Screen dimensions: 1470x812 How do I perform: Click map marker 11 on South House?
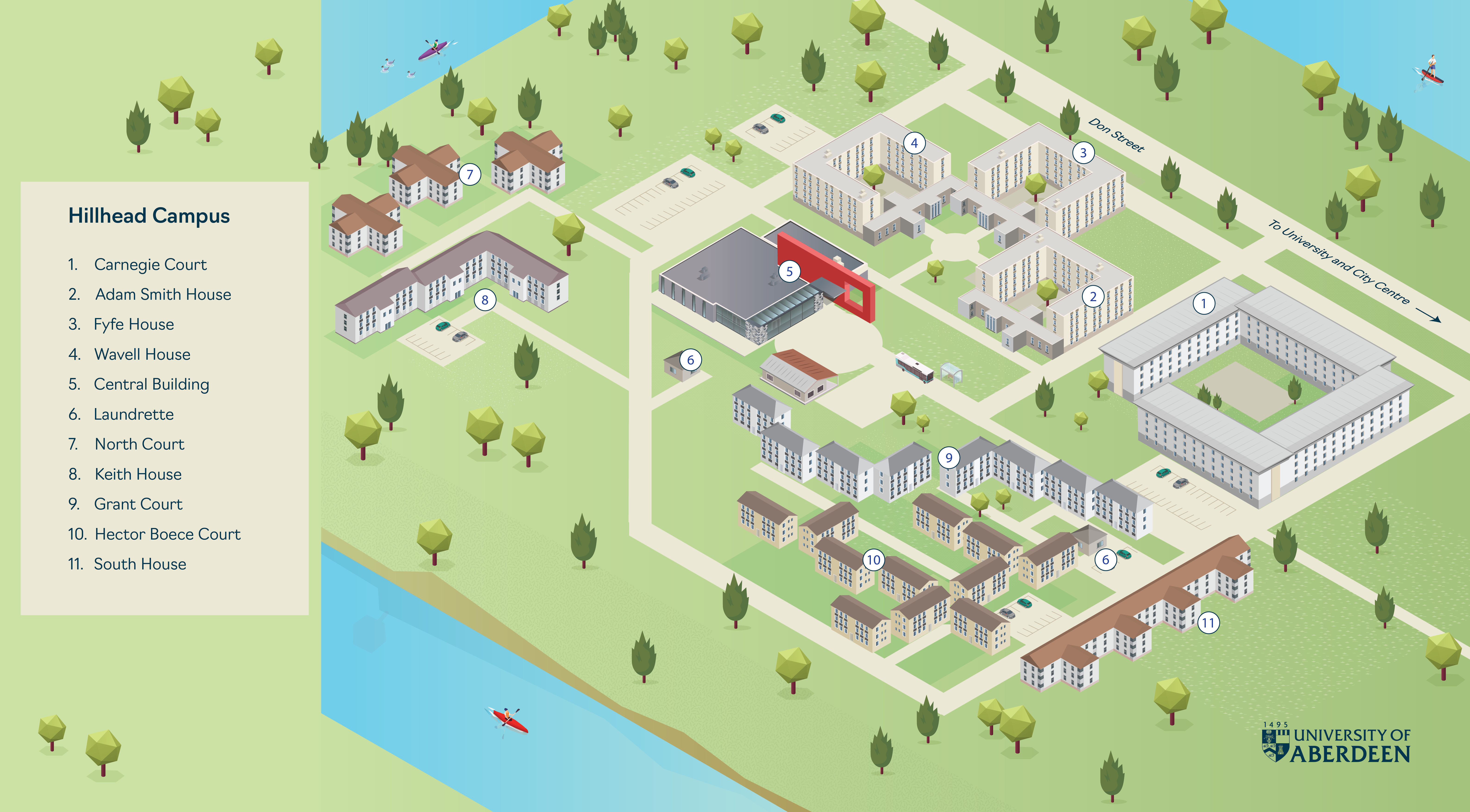click(1208, 623)
